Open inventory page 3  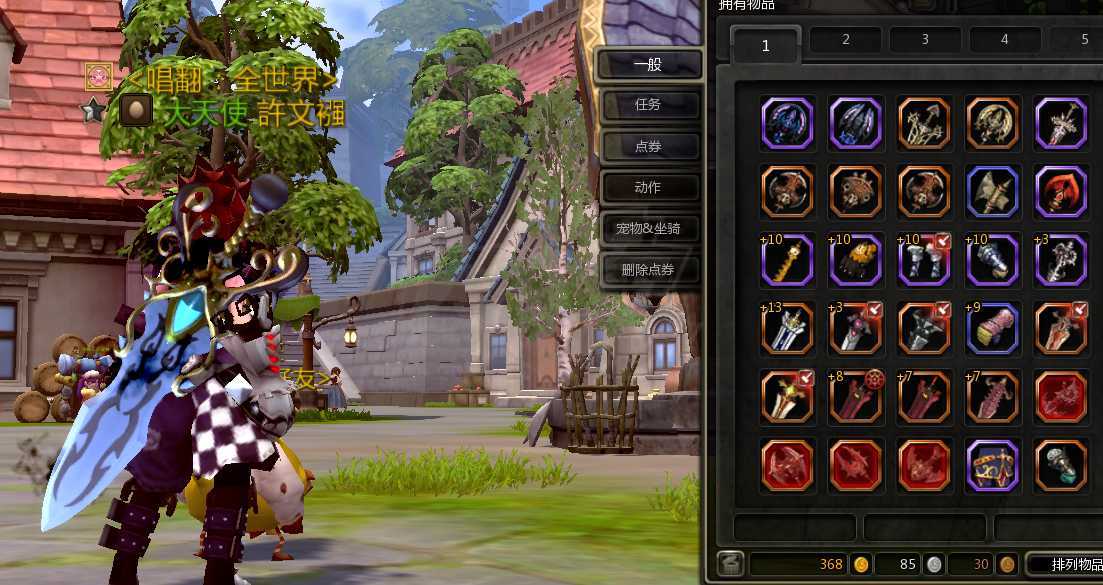pyautogui.click(x=925, y=40)
